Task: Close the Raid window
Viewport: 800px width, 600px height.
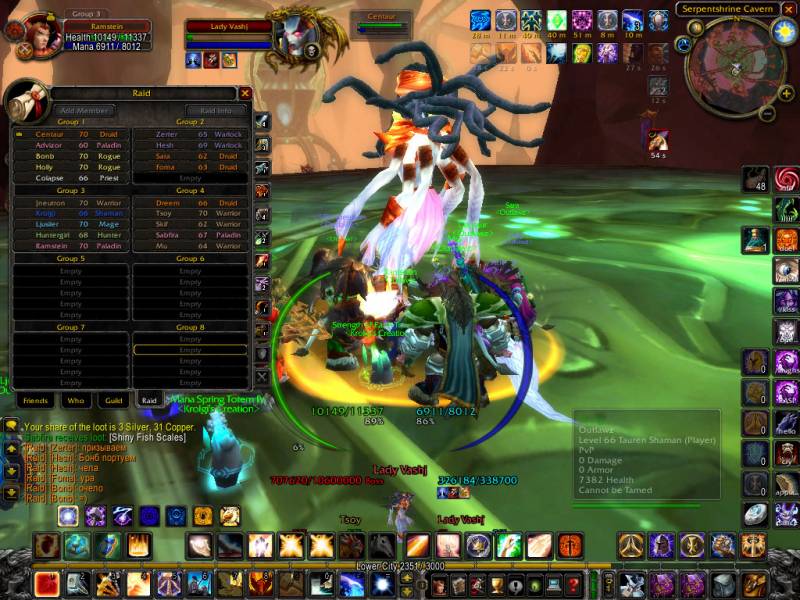Action: tap(245, 93)
